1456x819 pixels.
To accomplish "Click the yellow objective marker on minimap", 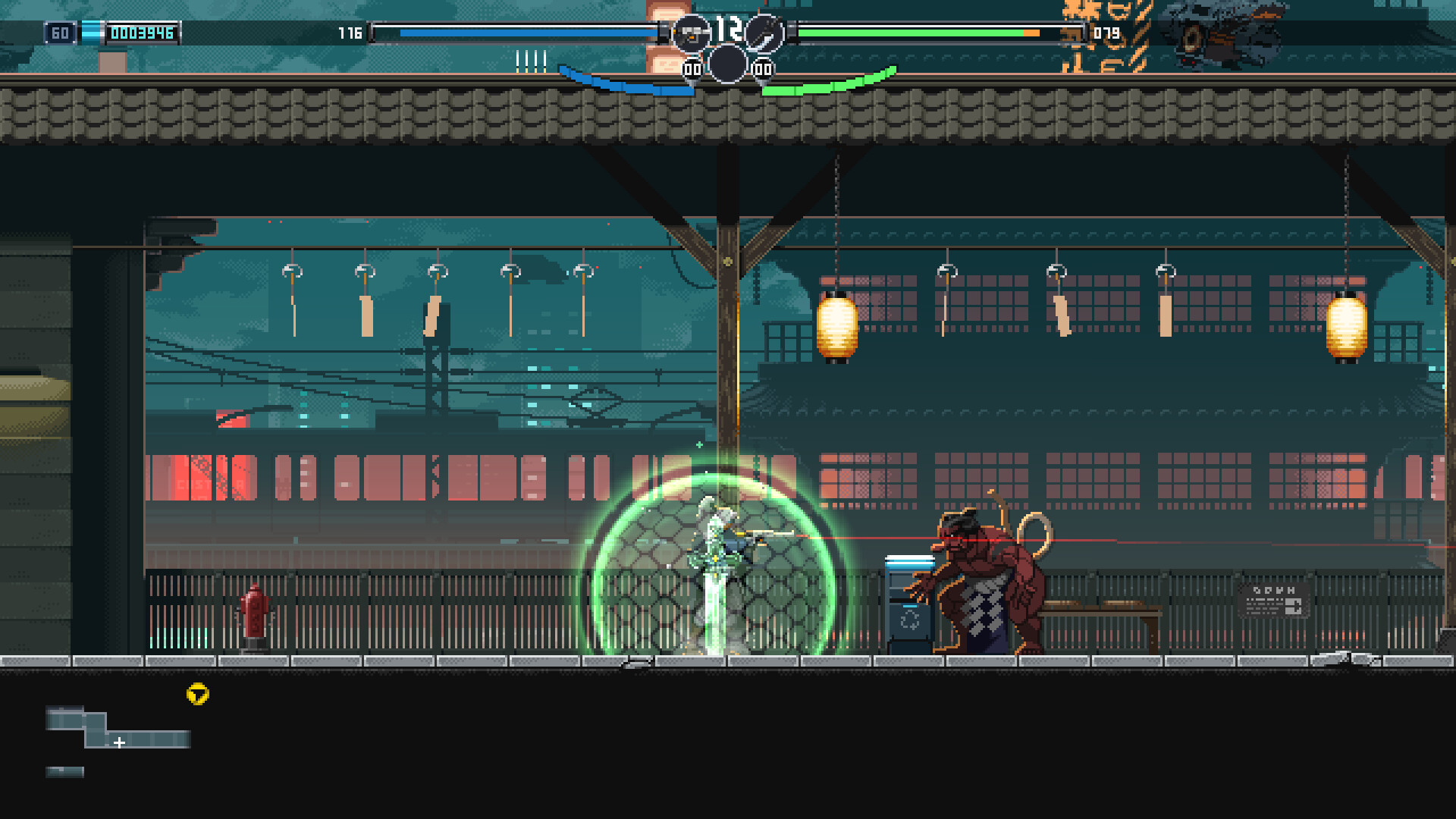I will [x=198, y=694].
